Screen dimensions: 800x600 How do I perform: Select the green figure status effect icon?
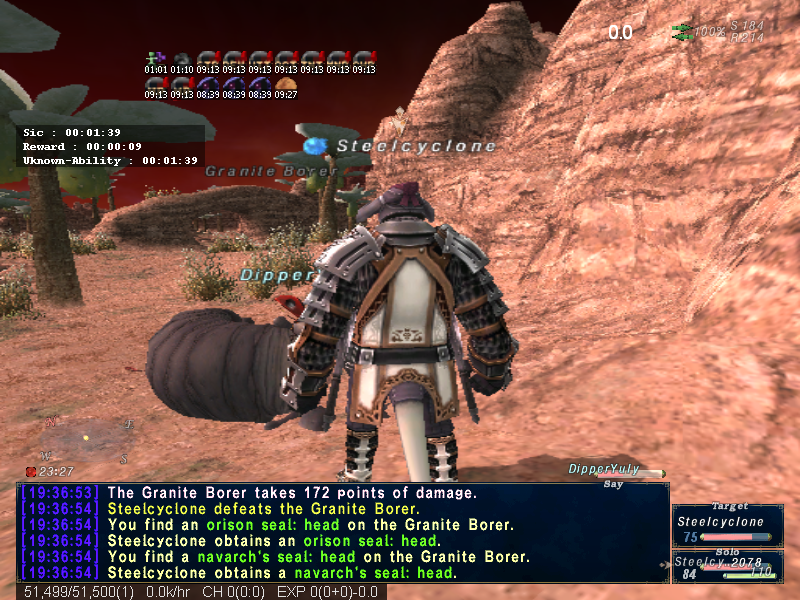[x=154, y=58]
